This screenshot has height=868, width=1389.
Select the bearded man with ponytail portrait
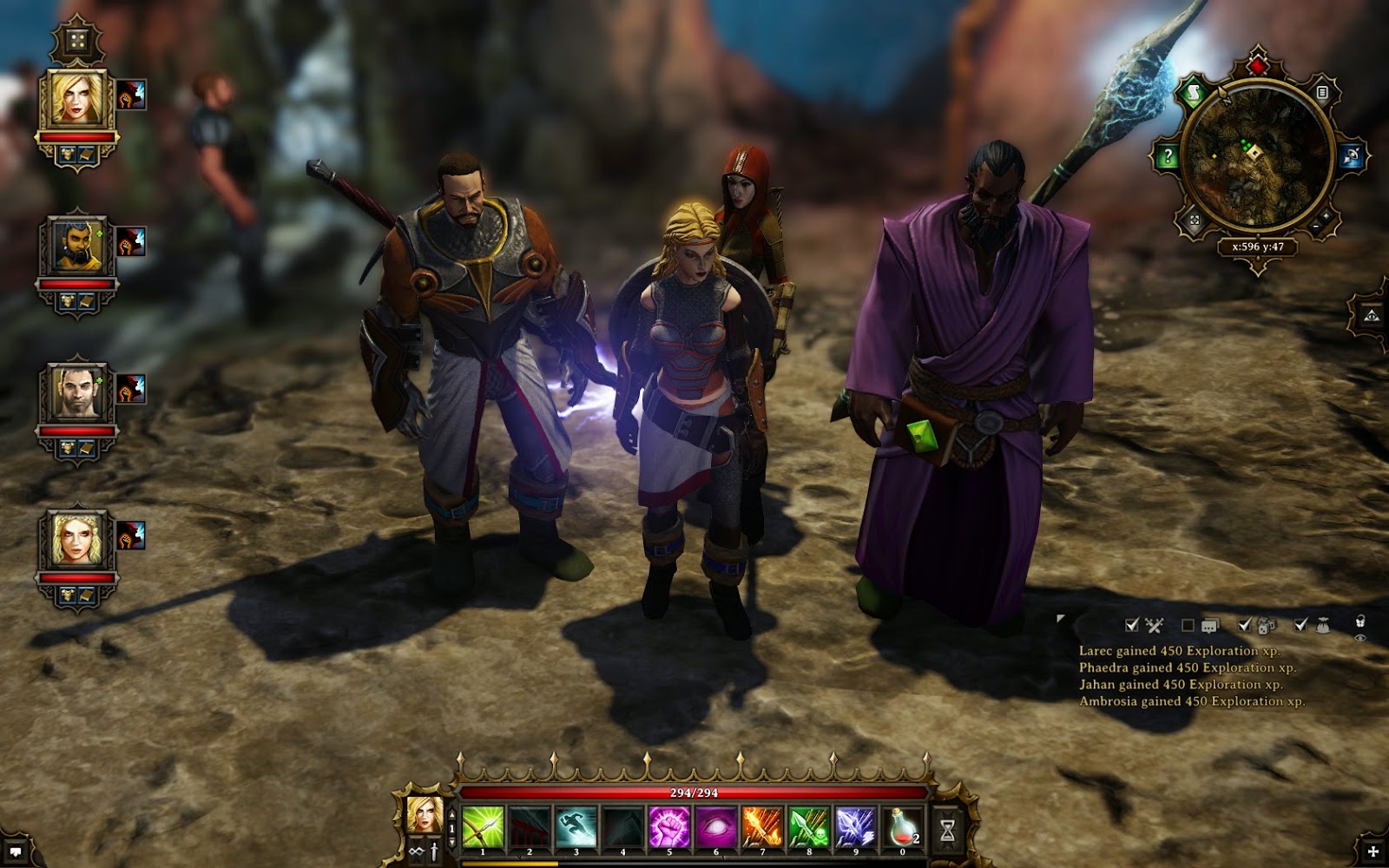(x=77, y=247)
